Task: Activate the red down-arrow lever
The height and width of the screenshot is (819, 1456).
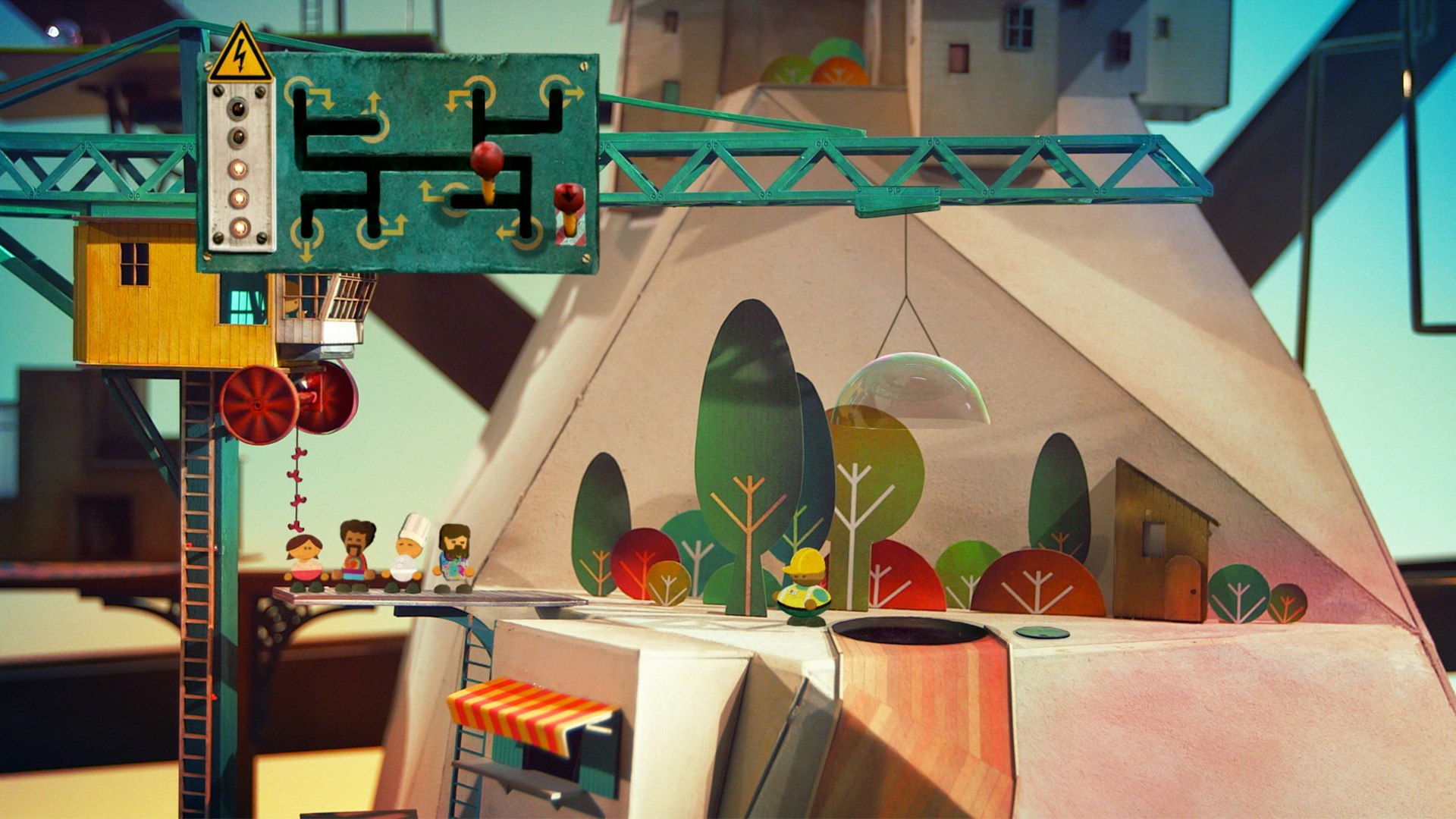Action: (569, 199)
